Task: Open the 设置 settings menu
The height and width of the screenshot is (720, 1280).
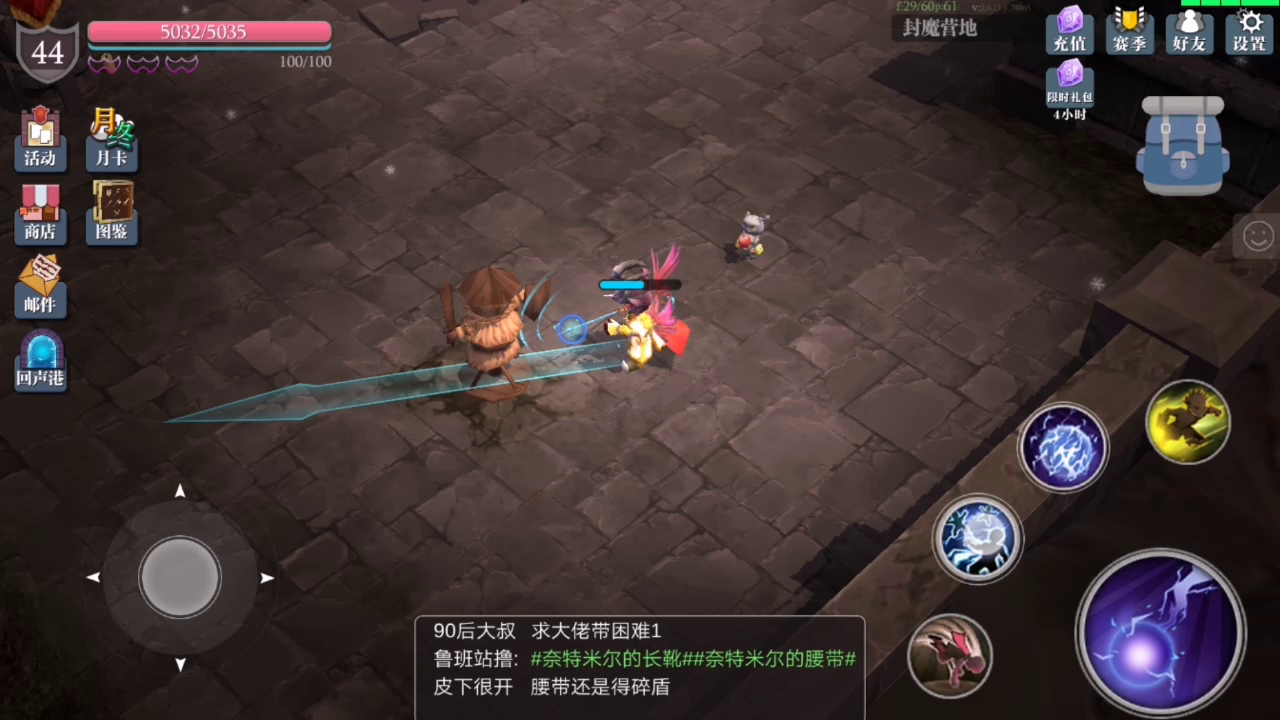Action: tap(1249, 32)
